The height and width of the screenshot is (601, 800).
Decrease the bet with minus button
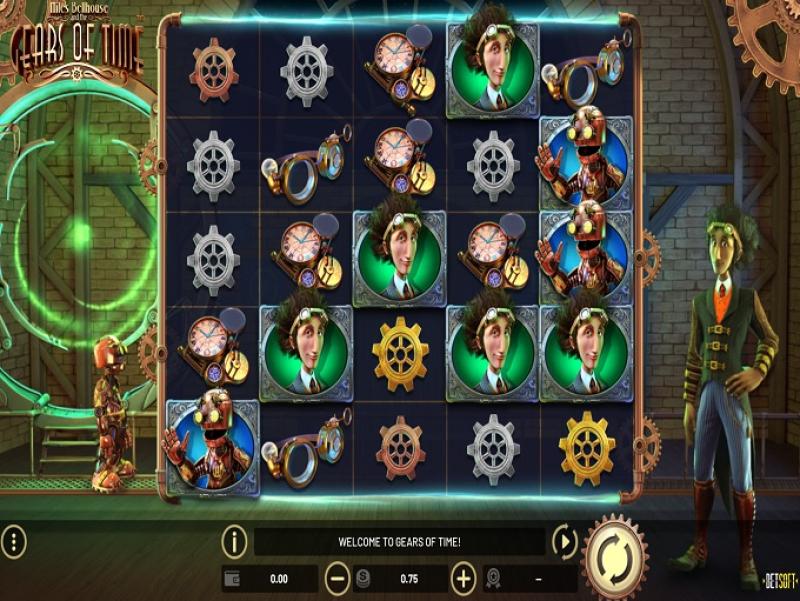338,578
